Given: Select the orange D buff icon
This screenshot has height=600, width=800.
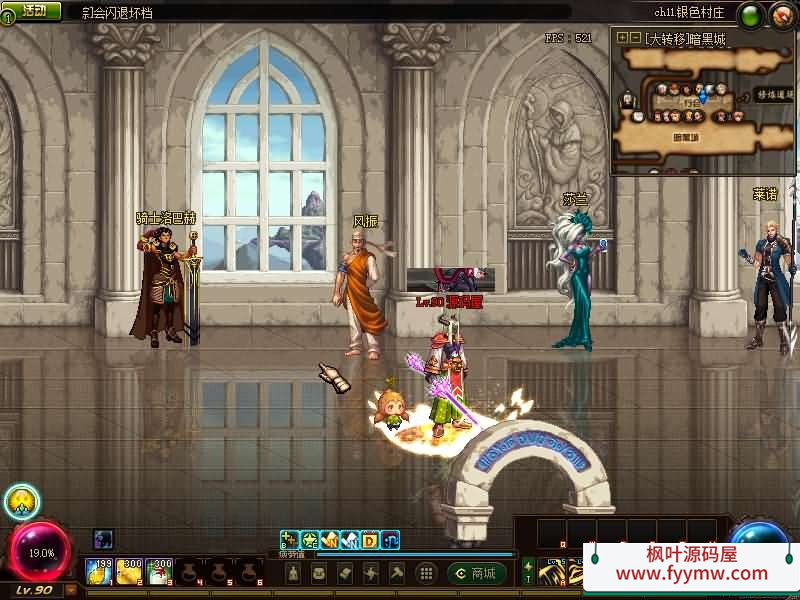Looking at the screenshot, I should coord(369,540).
